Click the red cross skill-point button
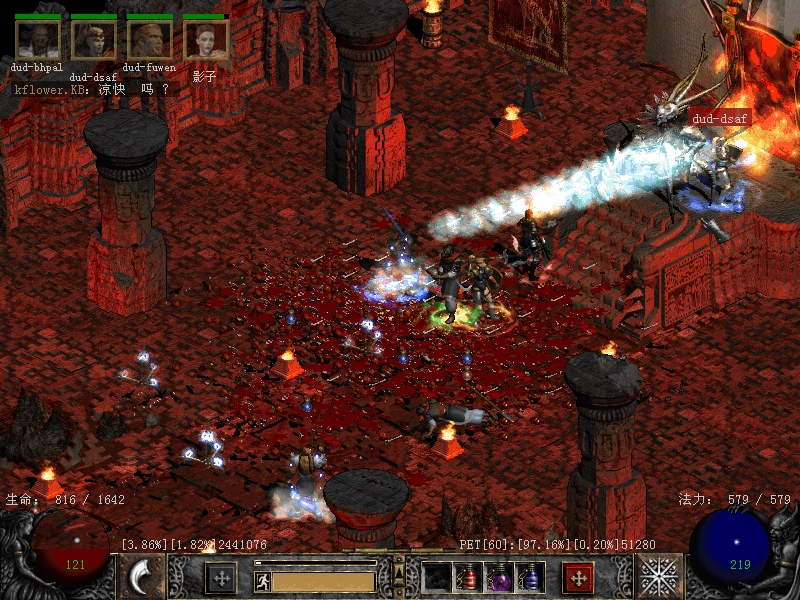The height and width of the screenshot is (600, 800). pos(579,578)
